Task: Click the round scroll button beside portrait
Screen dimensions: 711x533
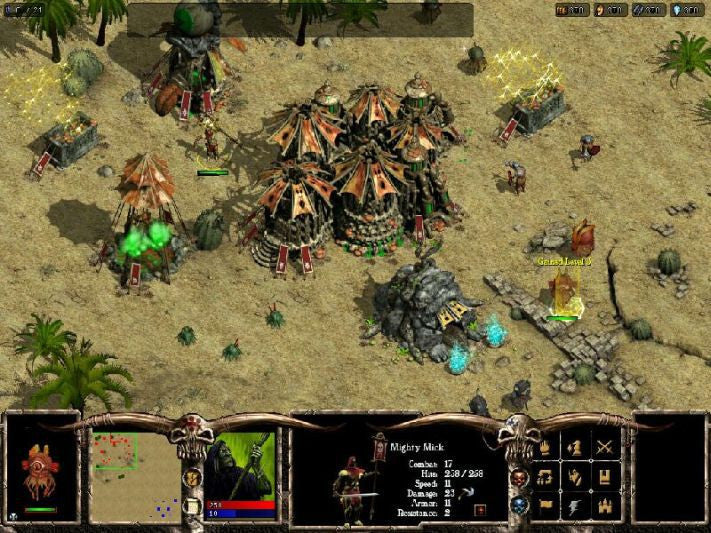Action: (x=190, y=478)
